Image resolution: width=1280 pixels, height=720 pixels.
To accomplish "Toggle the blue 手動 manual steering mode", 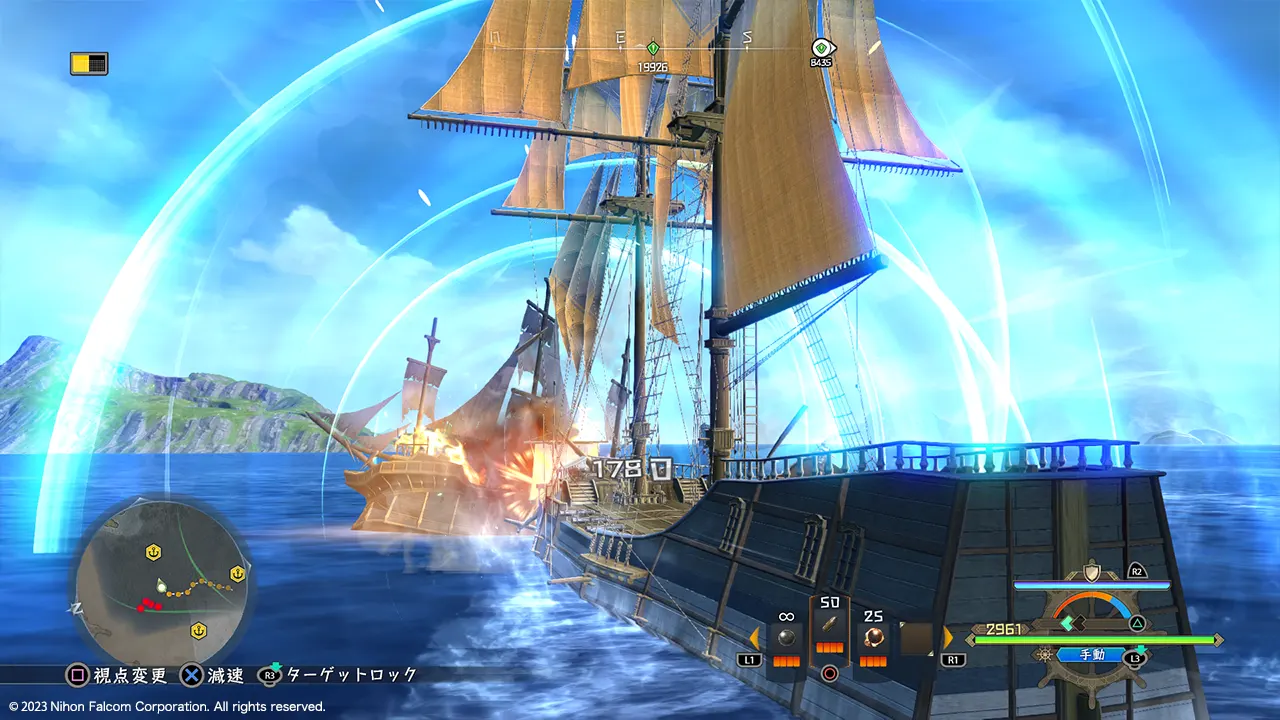I will click(1091, 655).
